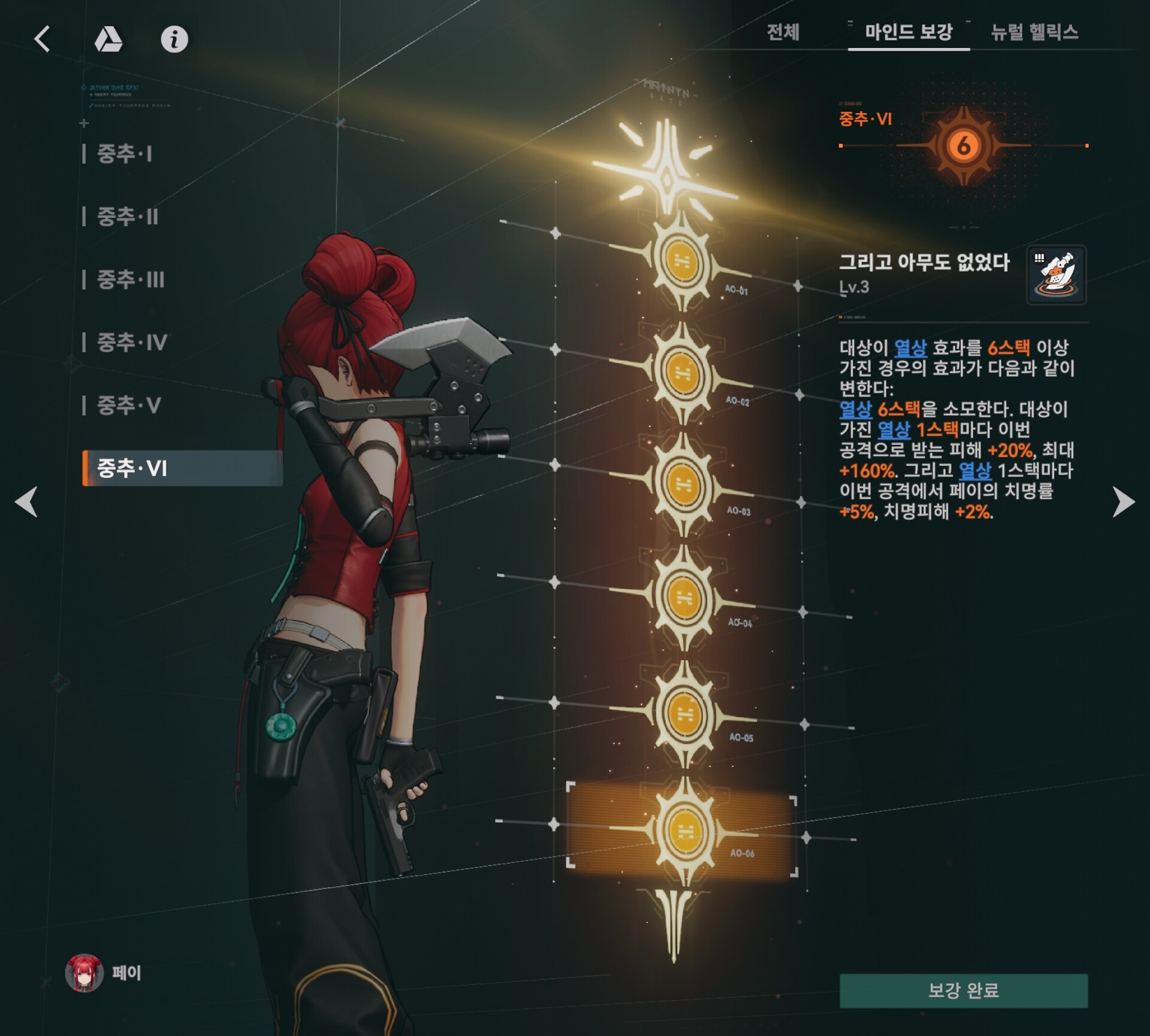Go back with the top-left arrow

tap(43, 40)
